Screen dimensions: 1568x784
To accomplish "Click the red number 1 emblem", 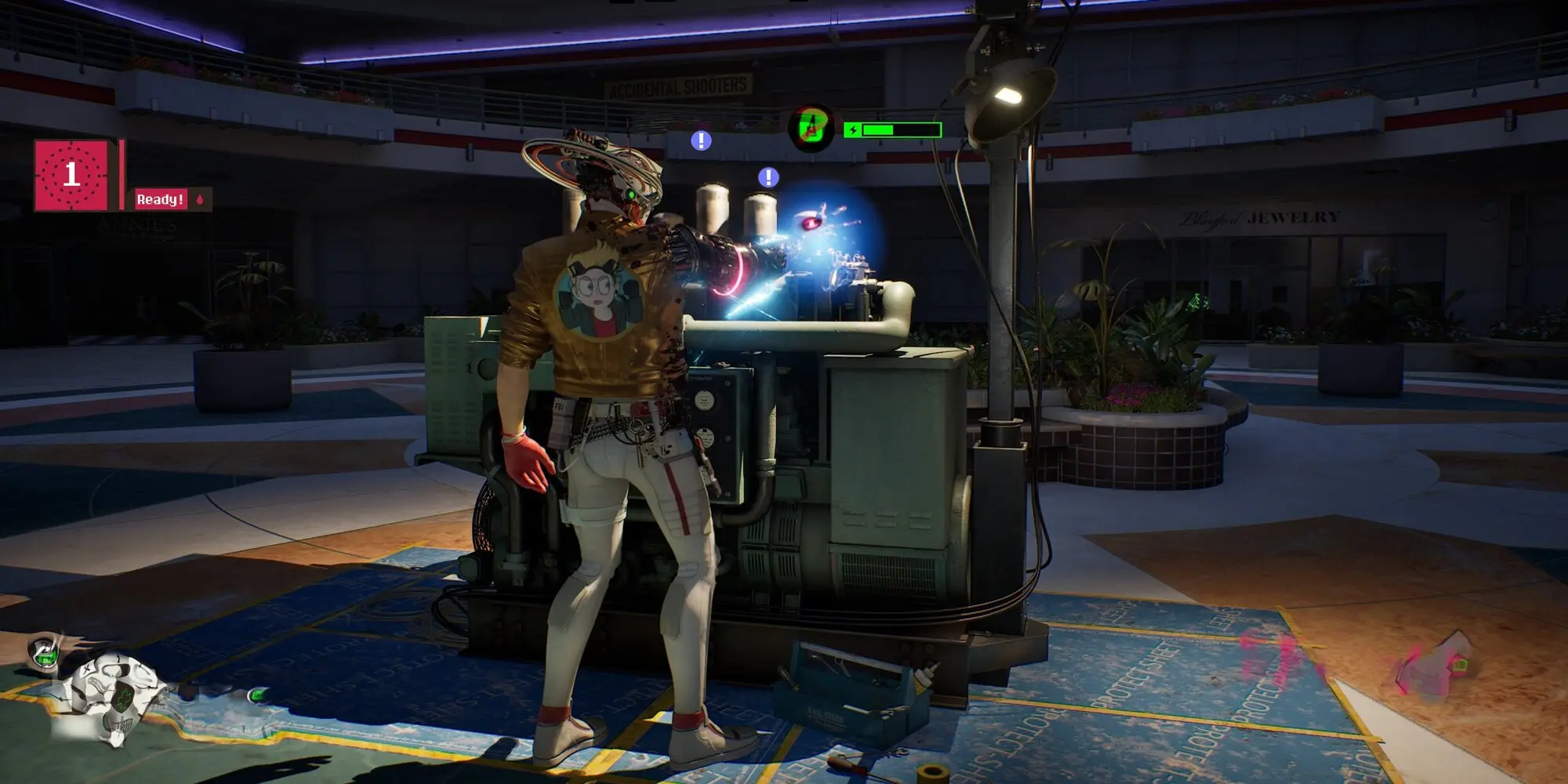I will coord(71,175).
